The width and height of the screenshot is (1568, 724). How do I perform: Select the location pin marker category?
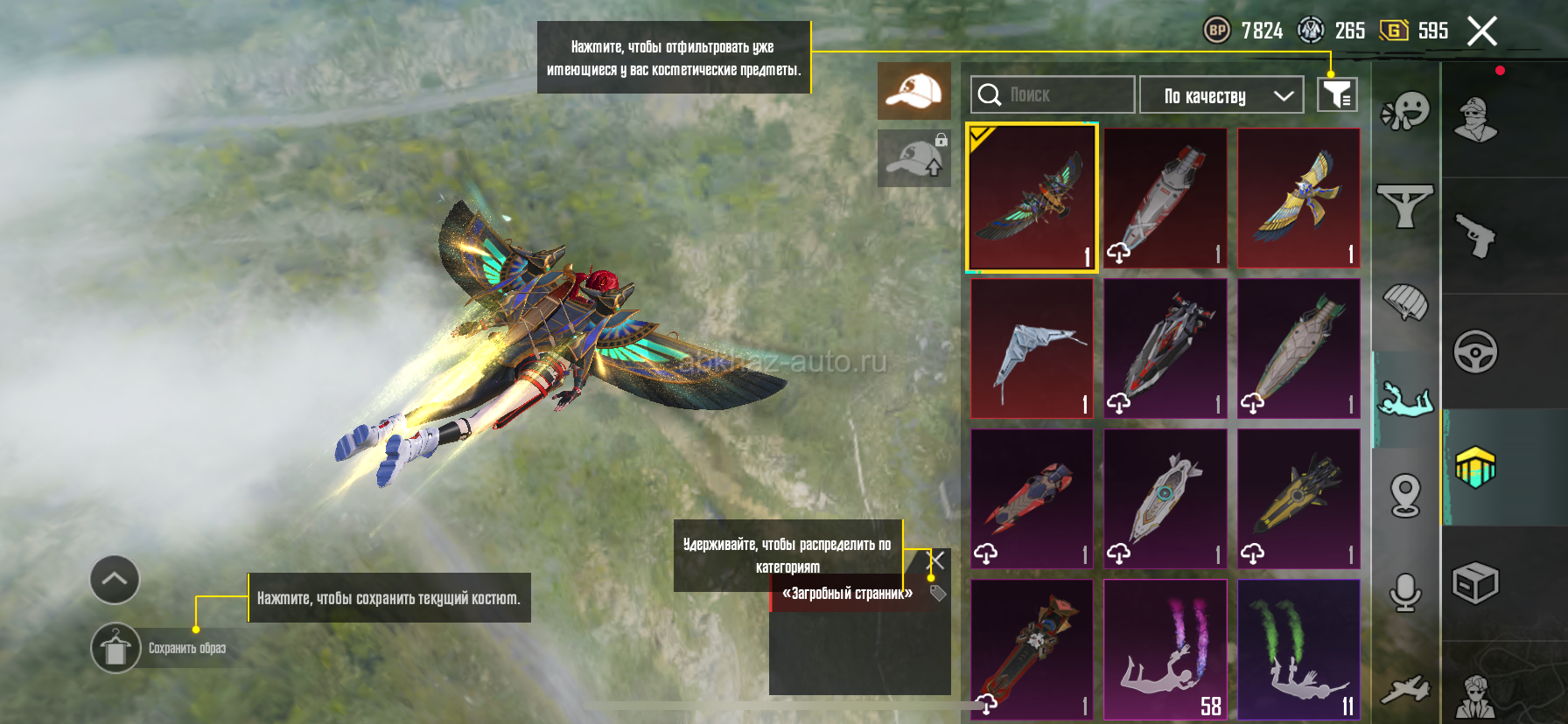click(x=1405, y=496)
